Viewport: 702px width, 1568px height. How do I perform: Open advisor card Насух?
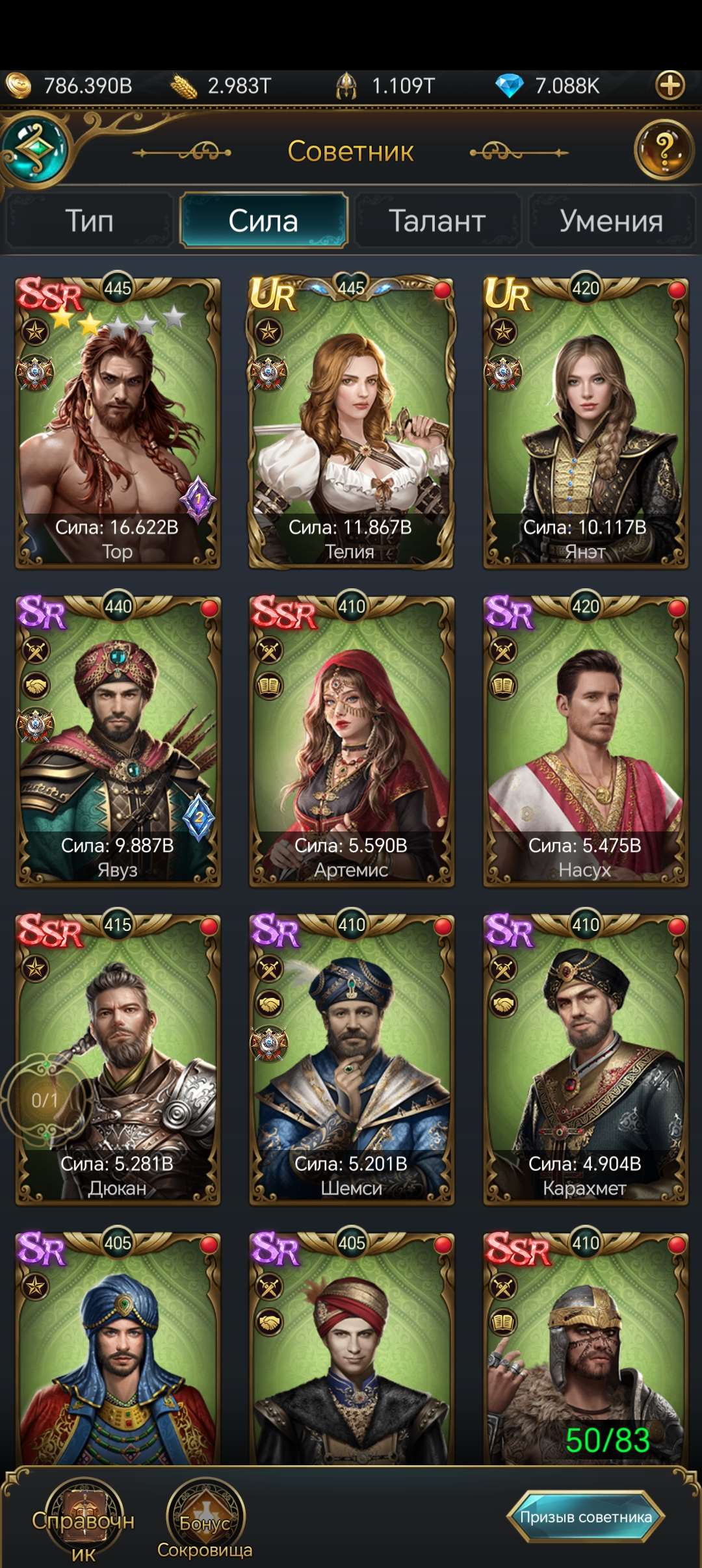click(585, 741)
